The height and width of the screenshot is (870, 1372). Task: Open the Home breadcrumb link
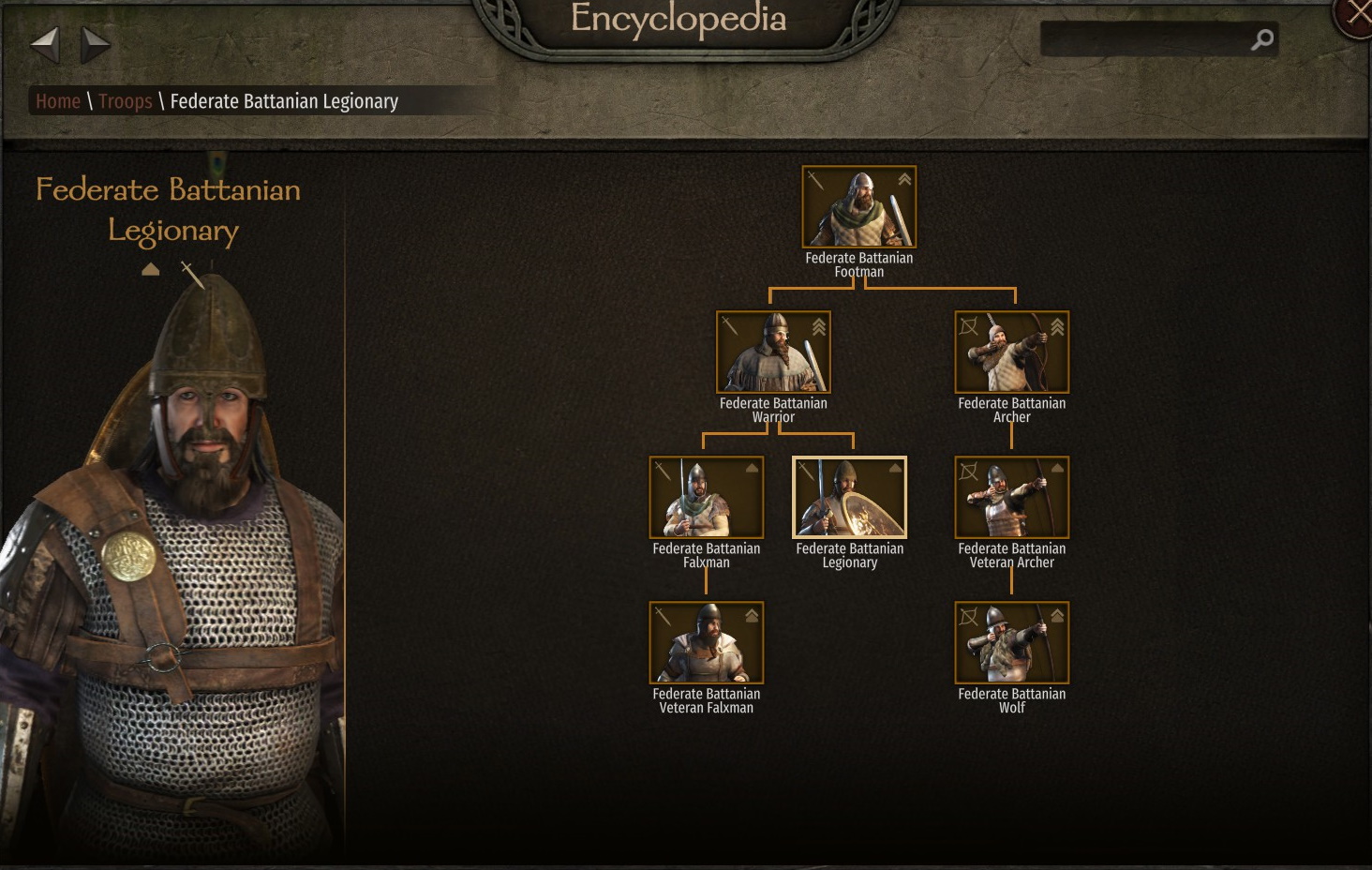pyautogui.click(x=58, y=101)
